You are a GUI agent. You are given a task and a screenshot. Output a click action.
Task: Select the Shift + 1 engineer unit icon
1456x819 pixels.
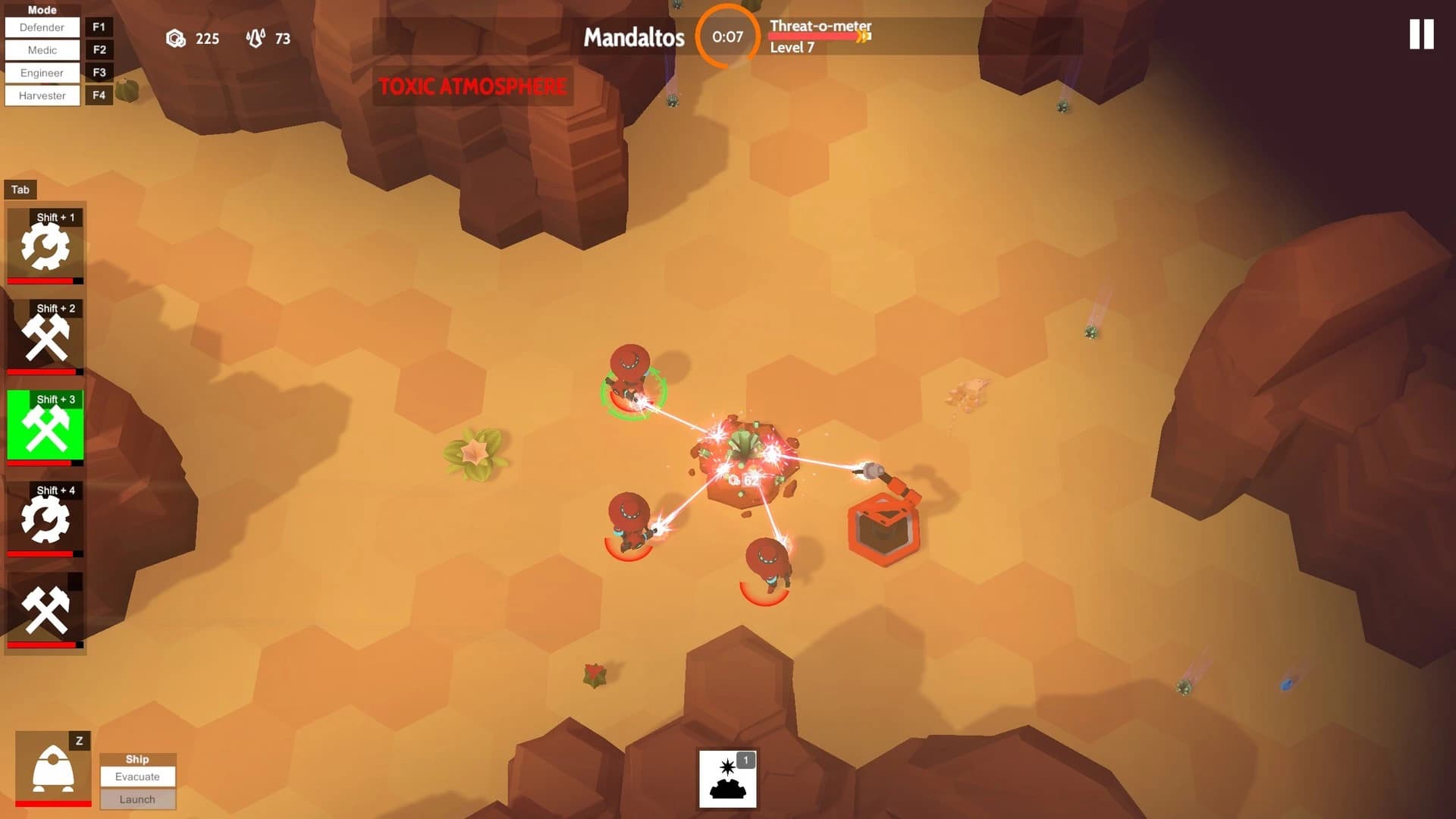tap(45, 244)
